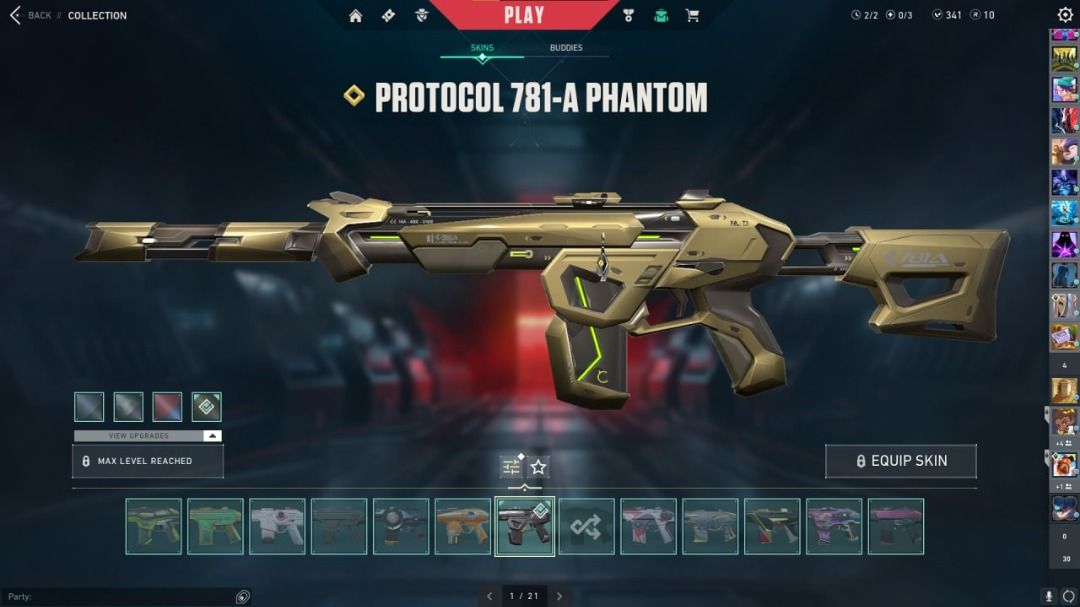Select the white Phantom skin thumbnail
Viewport: 1080px width, 607px height.
tap(277, 527)
